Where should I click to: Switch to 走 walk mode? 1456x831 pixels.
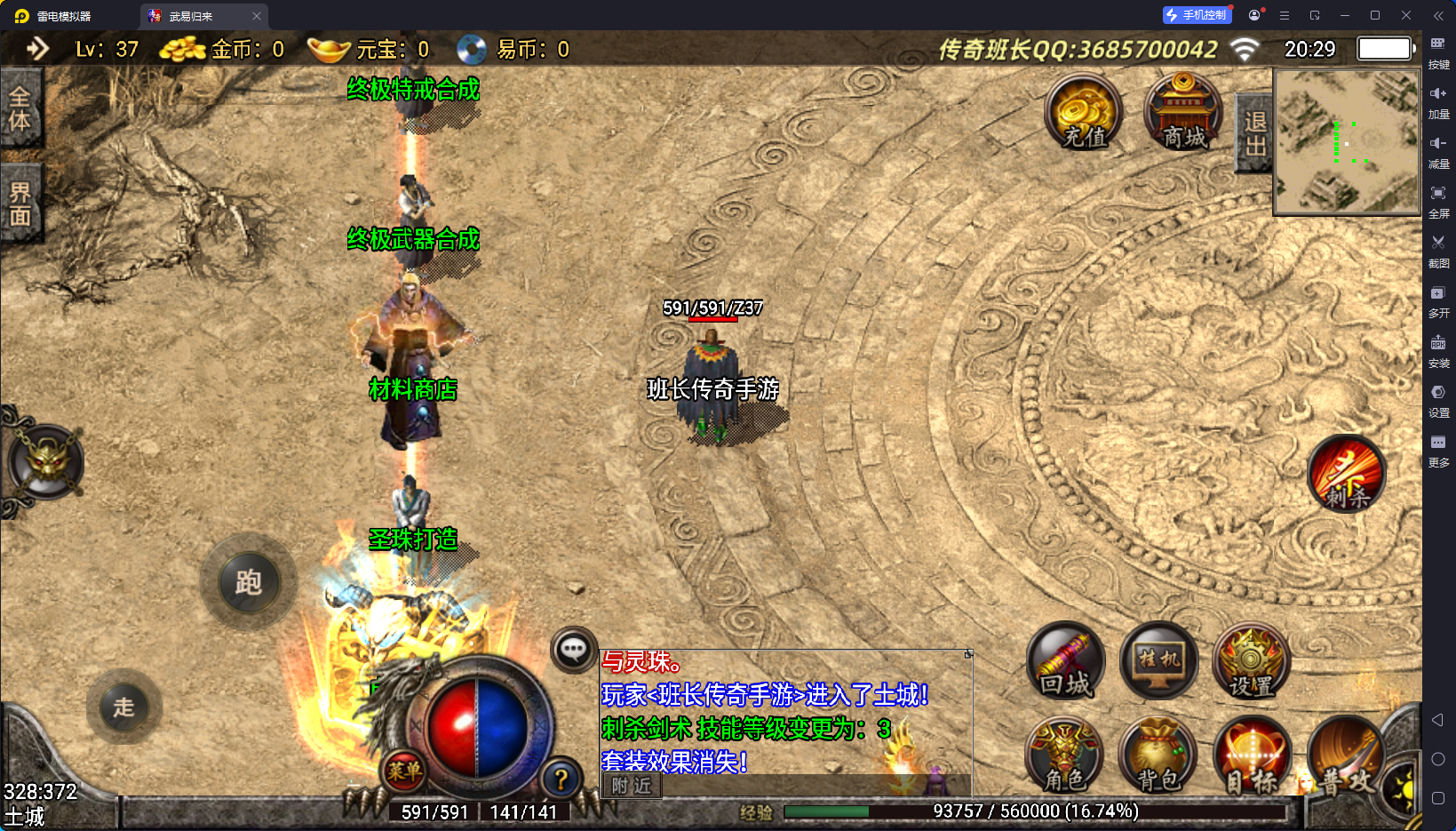click(123, 707)
